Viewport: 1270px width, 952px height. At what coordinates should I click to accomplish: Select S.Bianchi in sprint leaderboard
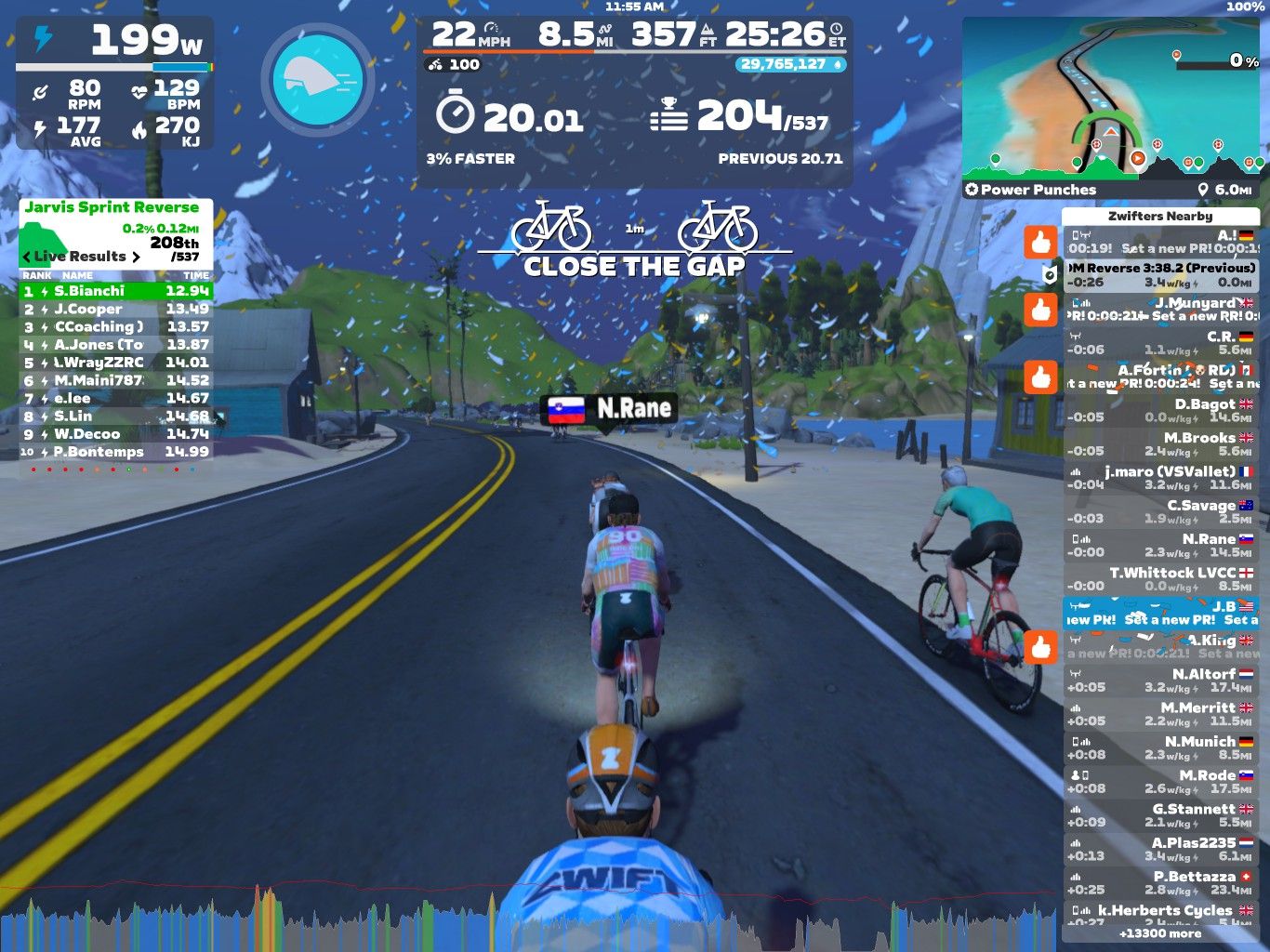116,291
